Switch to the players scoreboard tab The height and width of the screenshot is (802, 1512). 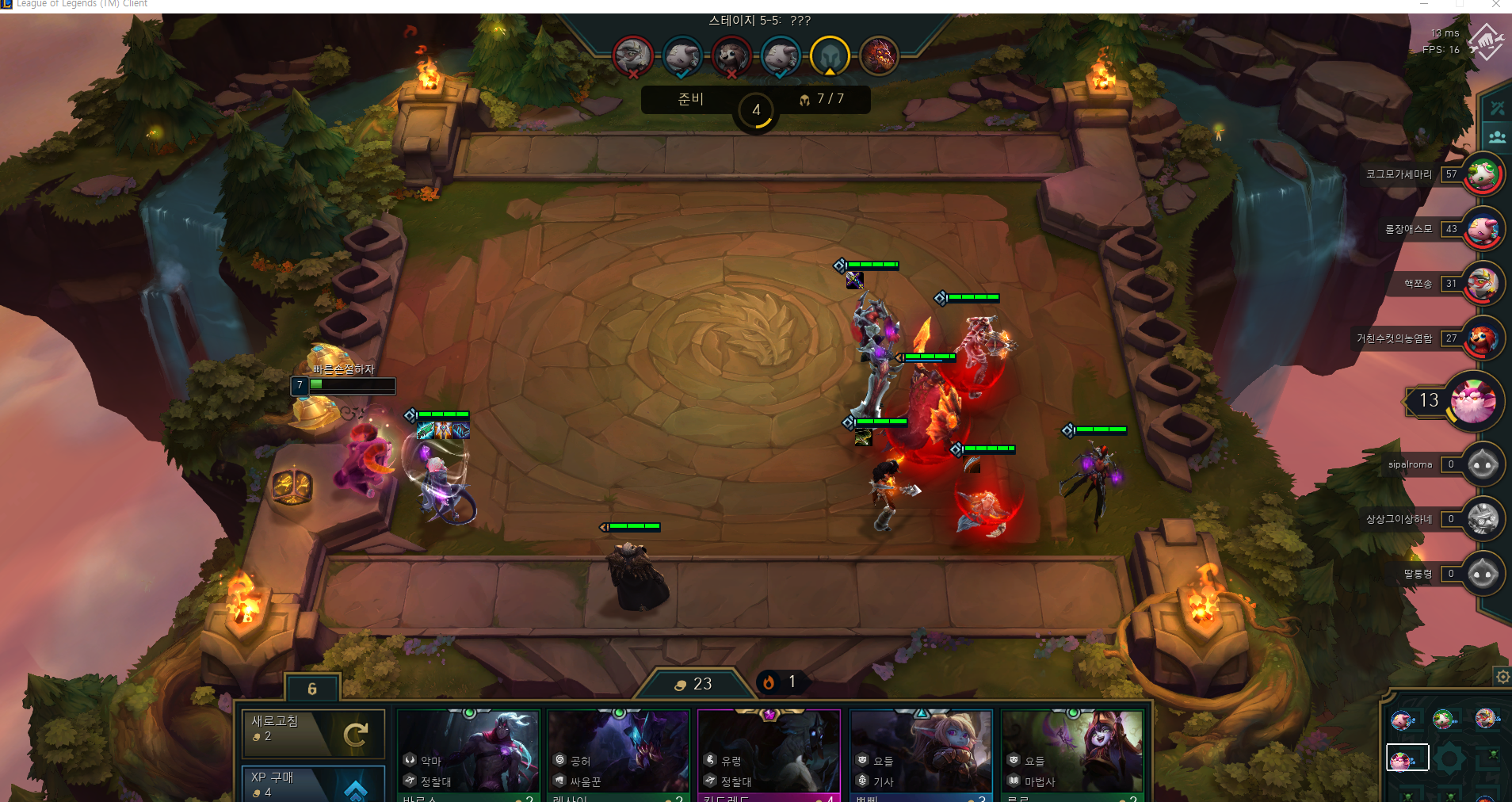(1497, 136)
